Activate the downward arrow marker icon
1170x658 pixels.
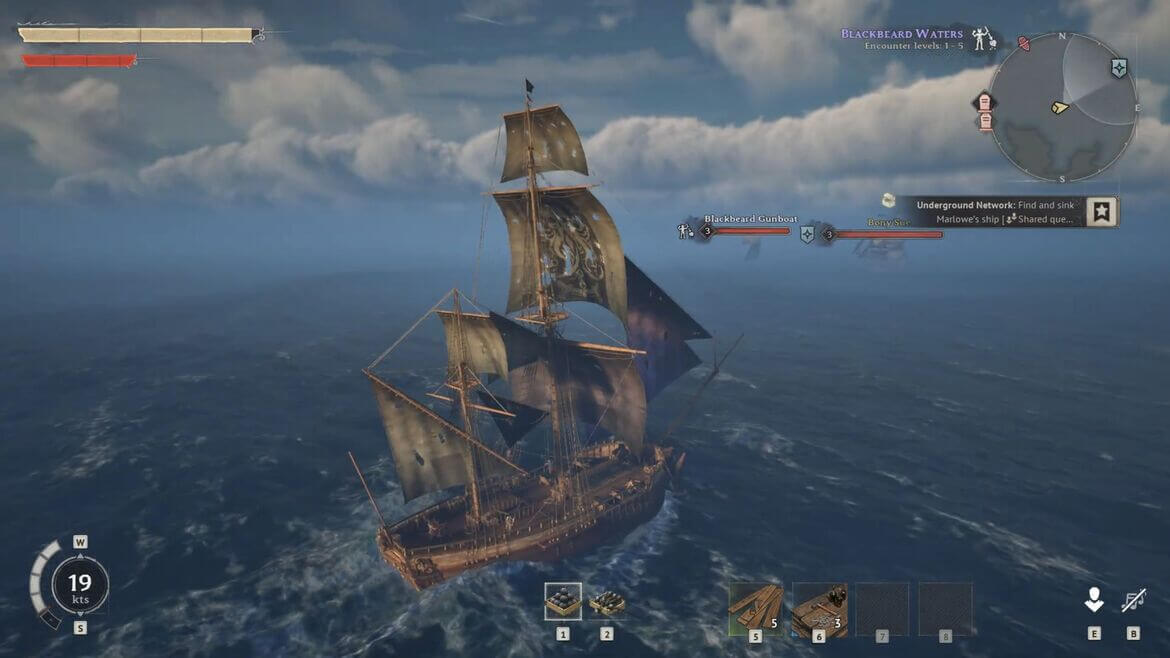pyautogui.click(x=1094, y=600)
